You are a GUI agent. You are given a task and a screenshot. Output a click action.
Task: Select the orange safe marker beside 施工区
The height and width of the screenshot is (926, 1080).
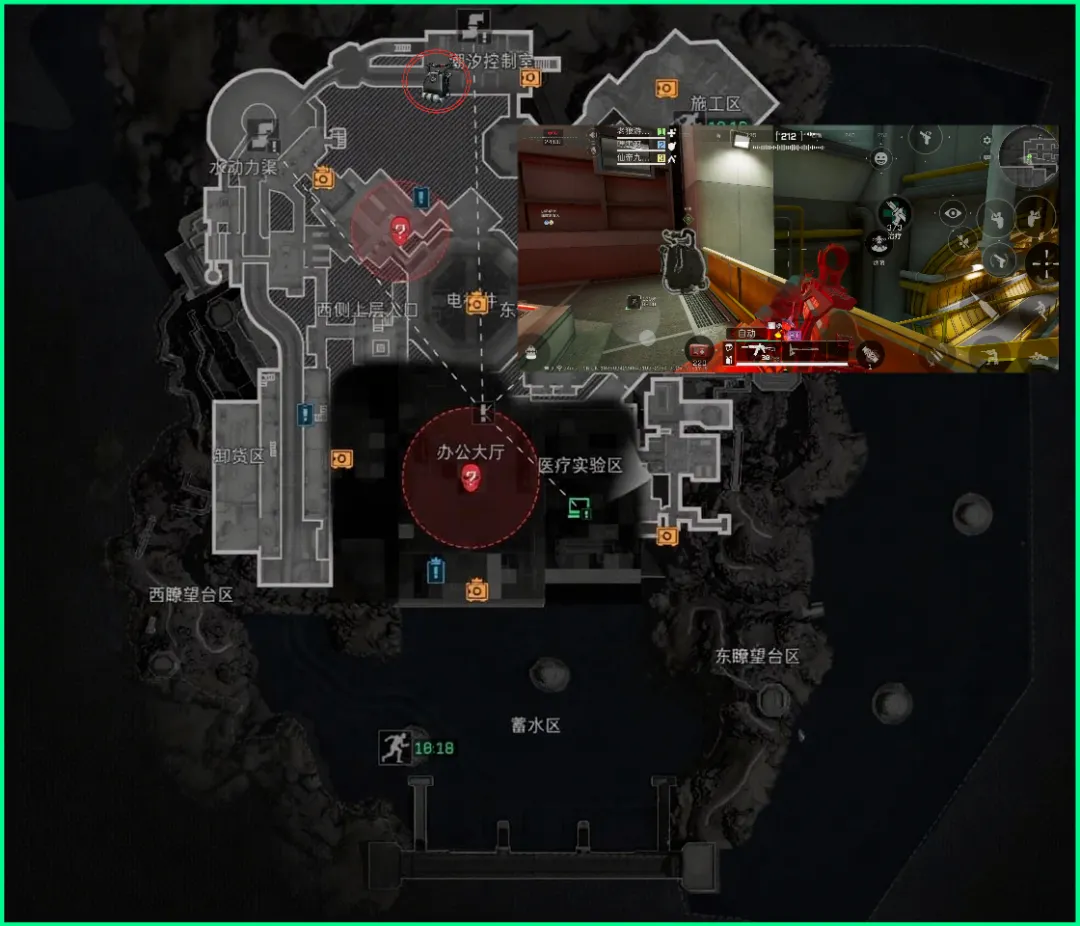tap(666, 89)
